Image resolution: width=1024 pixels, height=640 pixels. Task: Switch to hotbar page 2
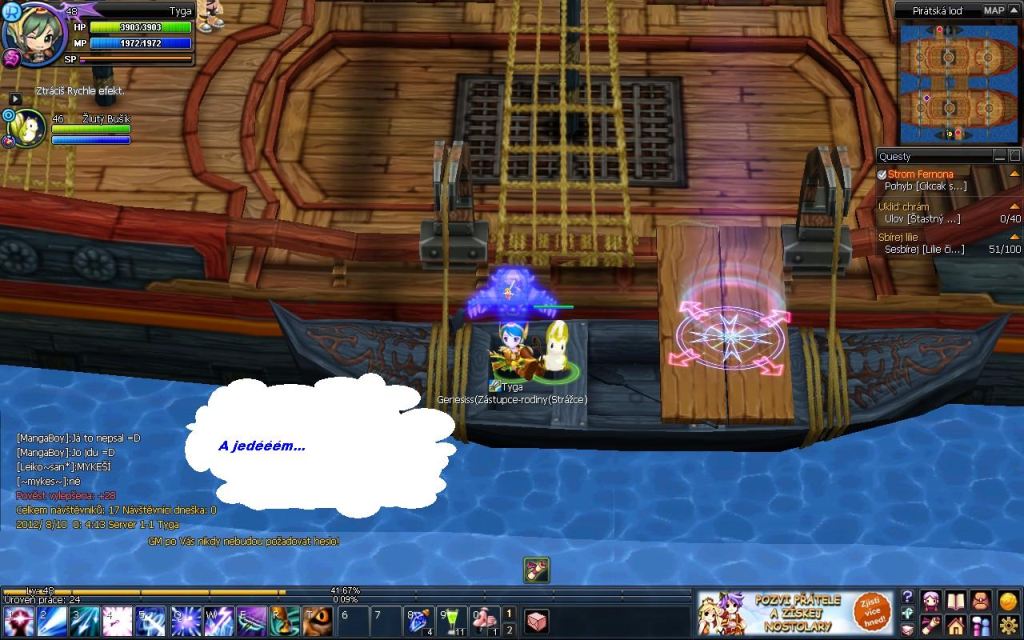(509, 630)
